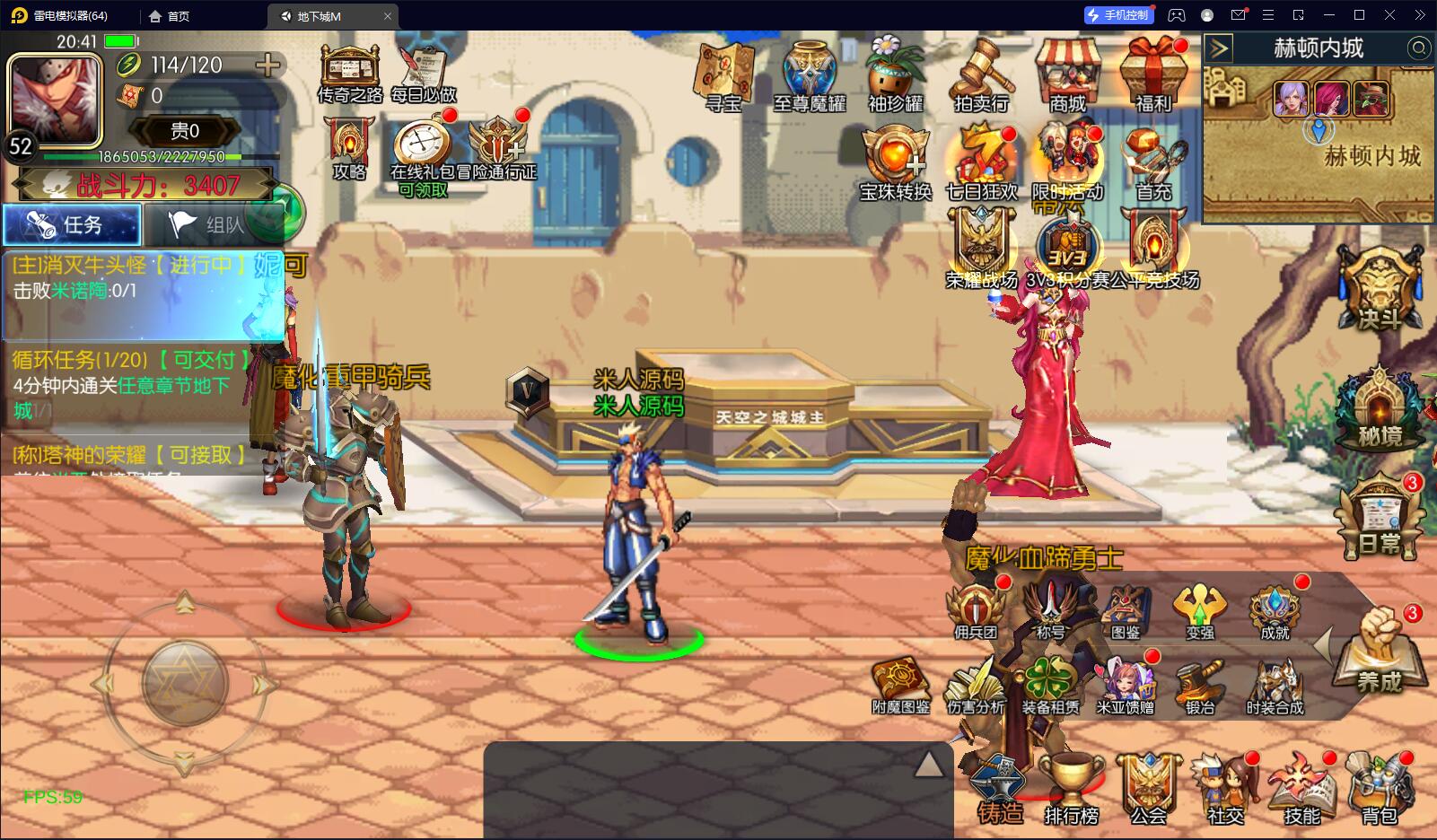Open the 秘境 dungeon entrance
1437x840 pixels.
[1380, 408]
